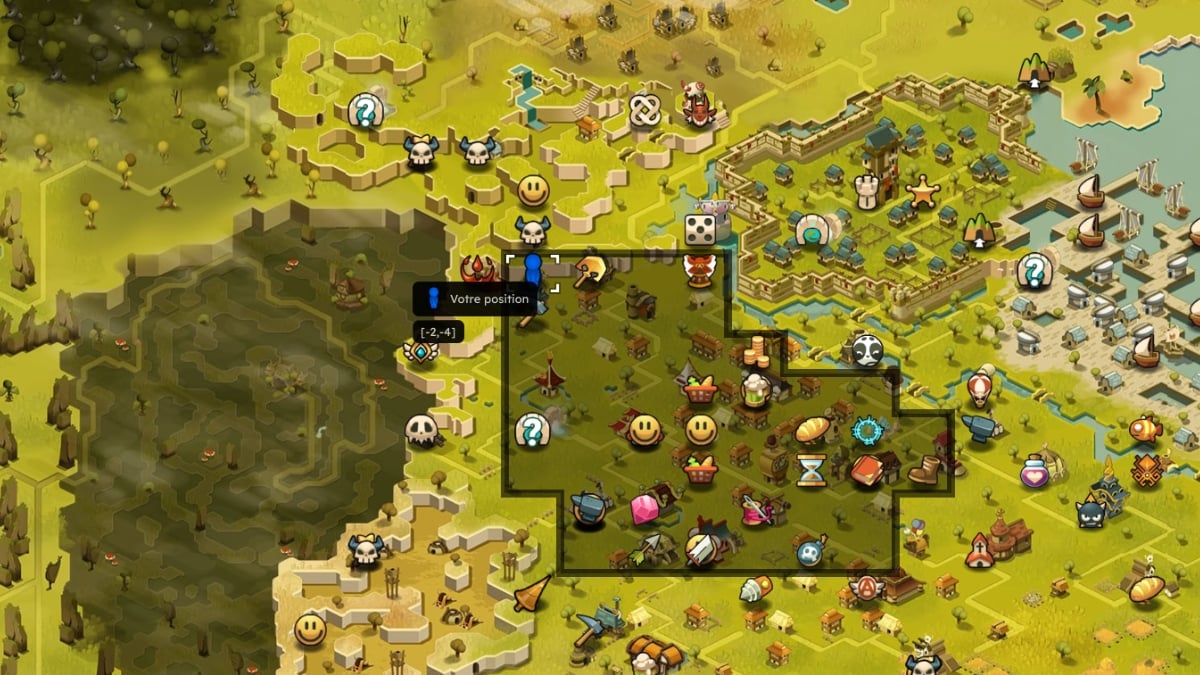
Task: Click the gold sheriff star marker
Action: pos(922,188)
